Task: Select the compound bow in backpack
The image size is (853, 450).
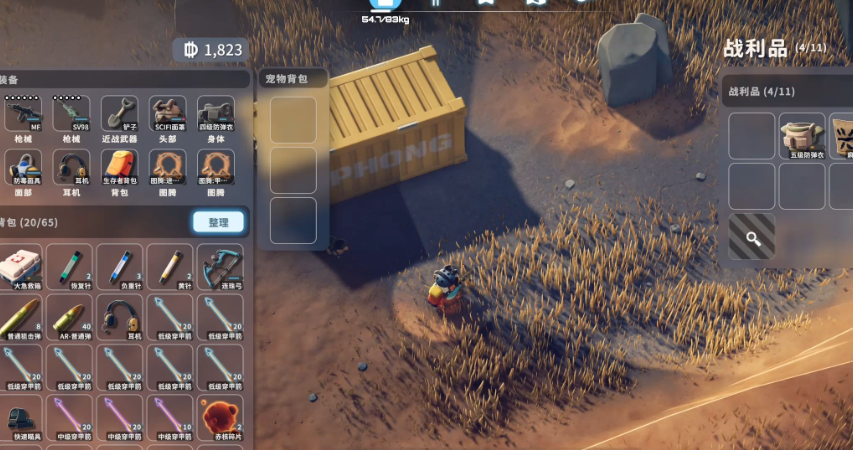Action: [220, 268]
